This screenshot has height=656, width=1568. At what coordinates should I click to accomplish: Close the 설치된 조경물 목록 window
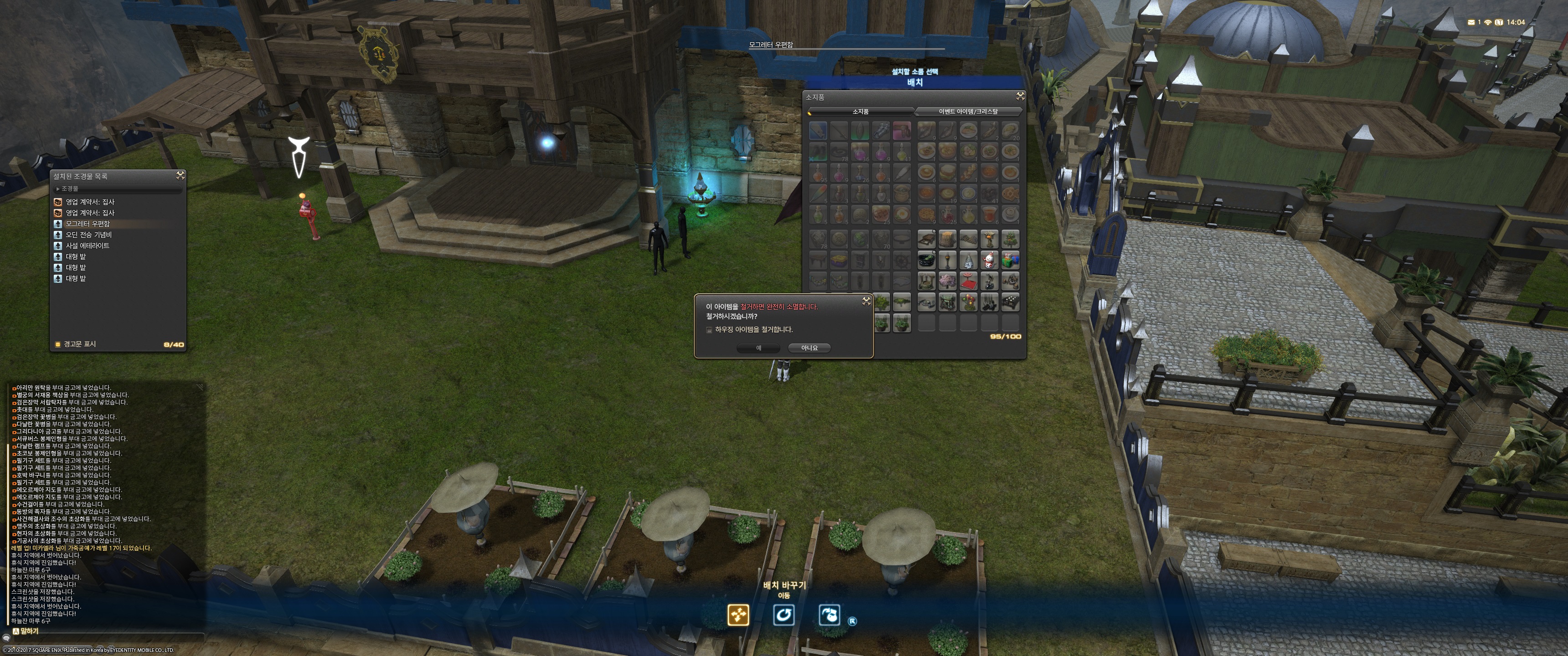180,175
